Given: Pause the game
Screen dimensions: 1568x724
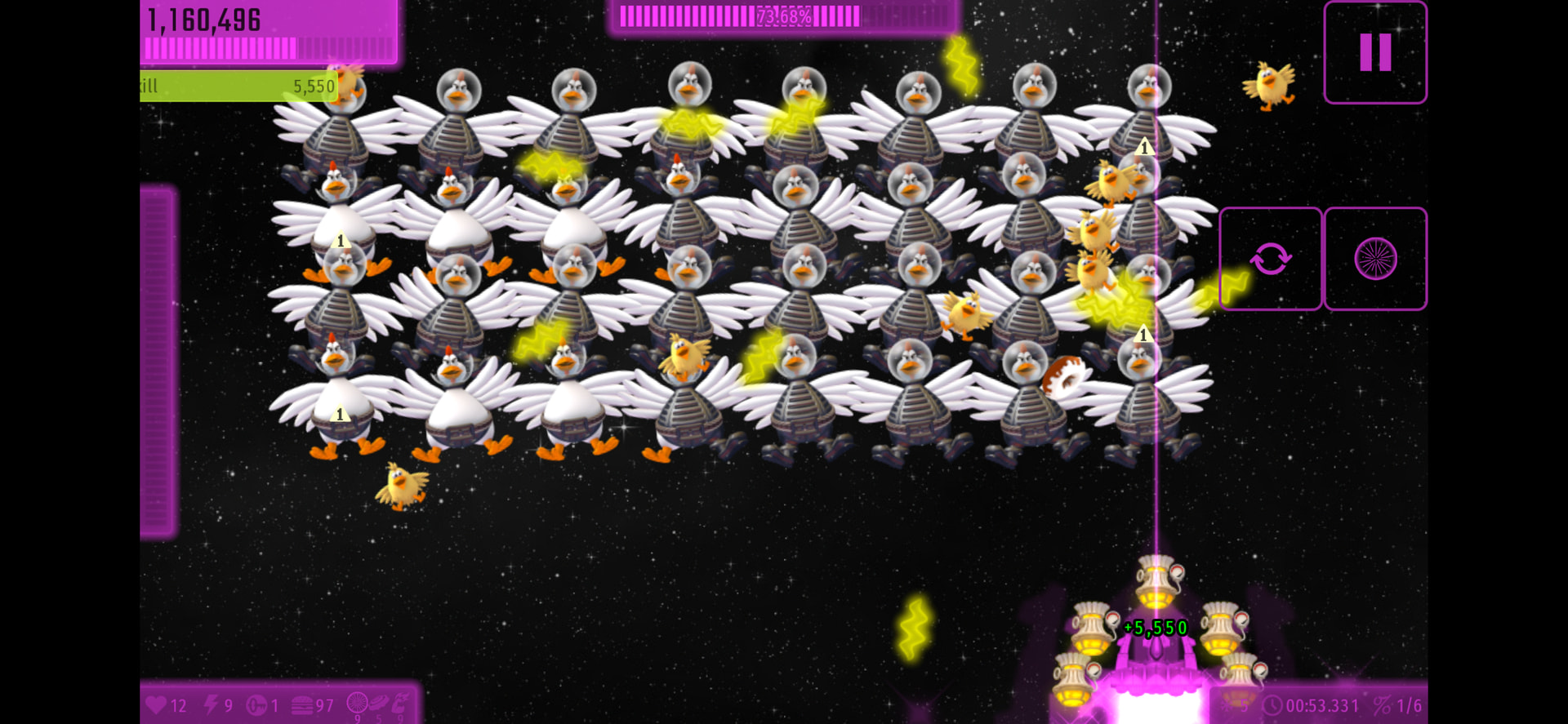Looking at the screenshot, I should coord(1375,53).
